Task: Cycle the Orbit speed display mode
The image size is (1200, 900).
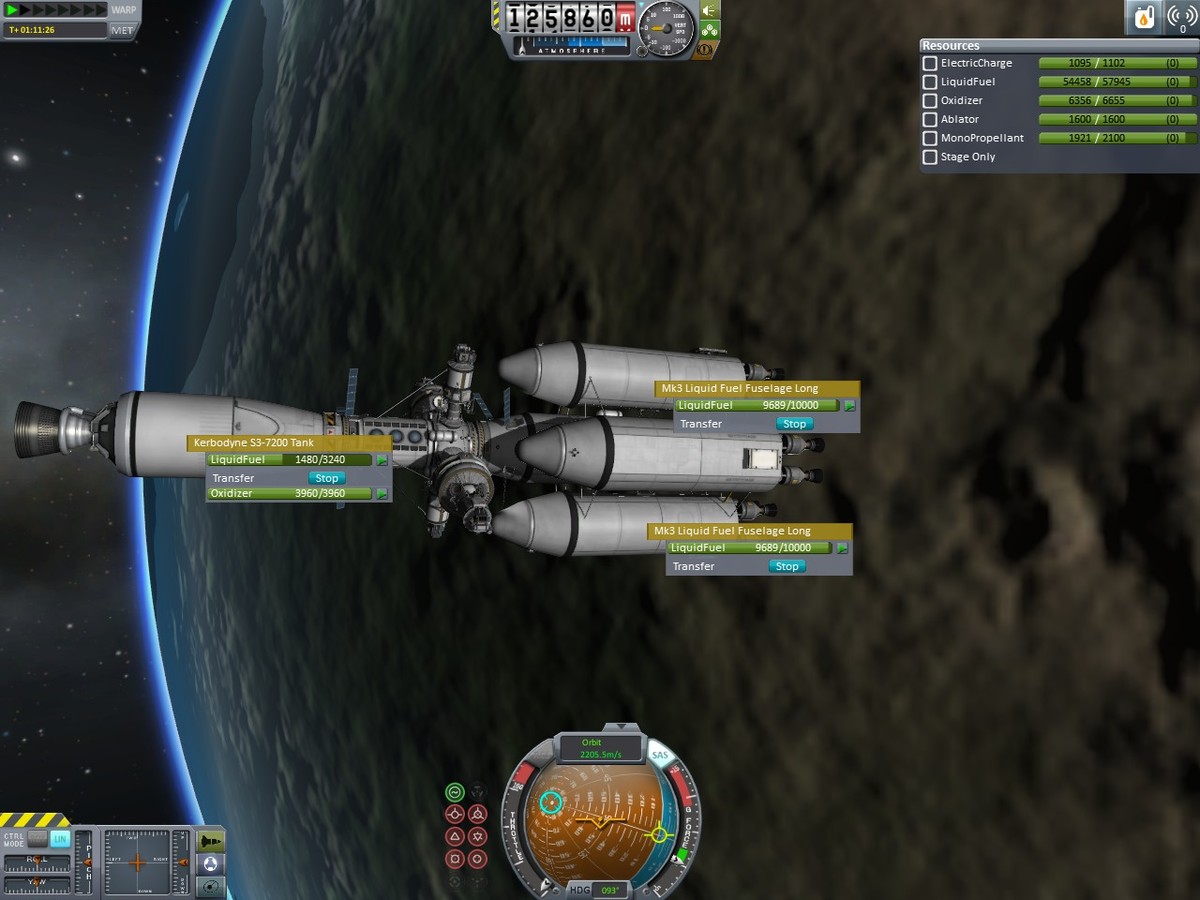Action: [600, 748]
